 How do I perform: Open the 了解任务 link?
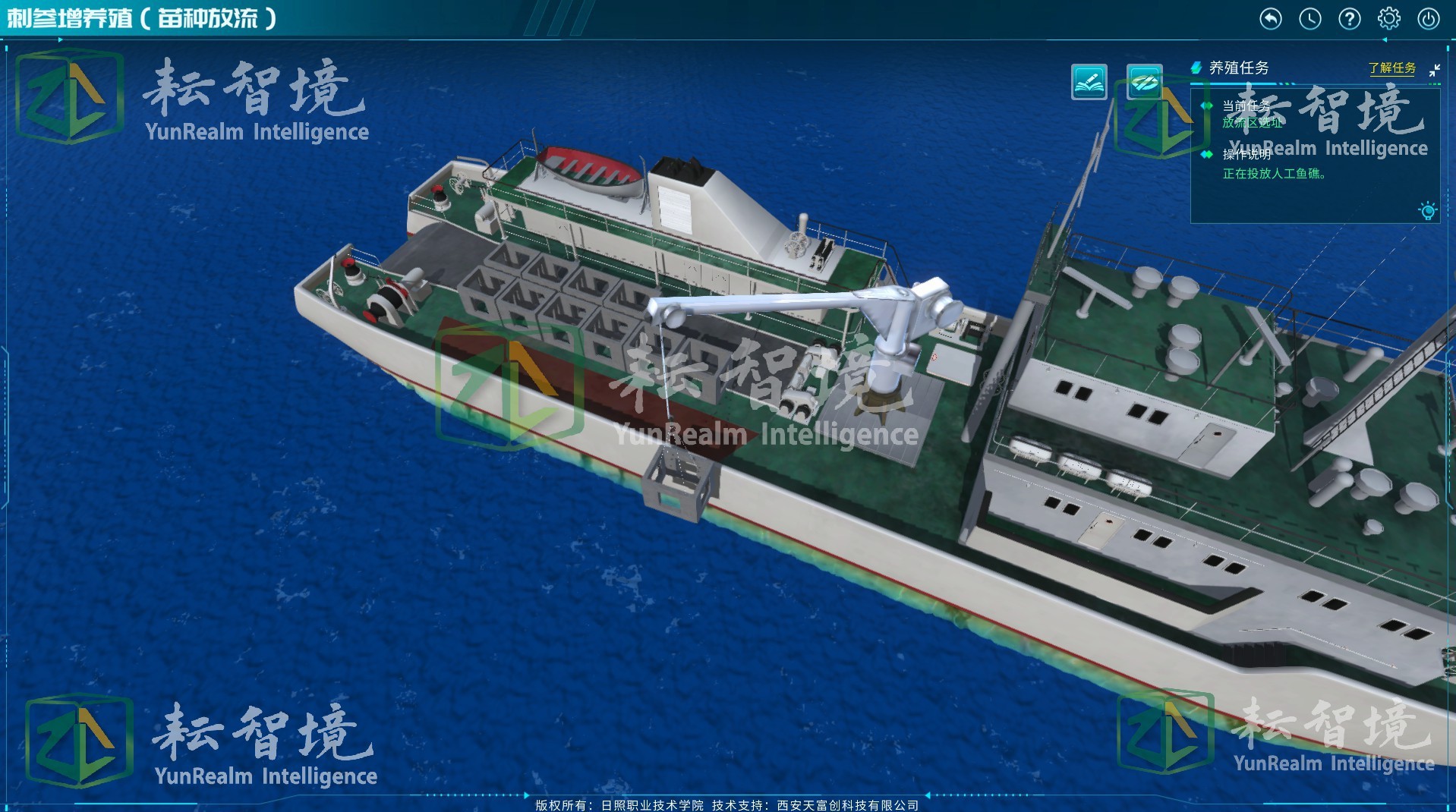tap(1391, 68)
